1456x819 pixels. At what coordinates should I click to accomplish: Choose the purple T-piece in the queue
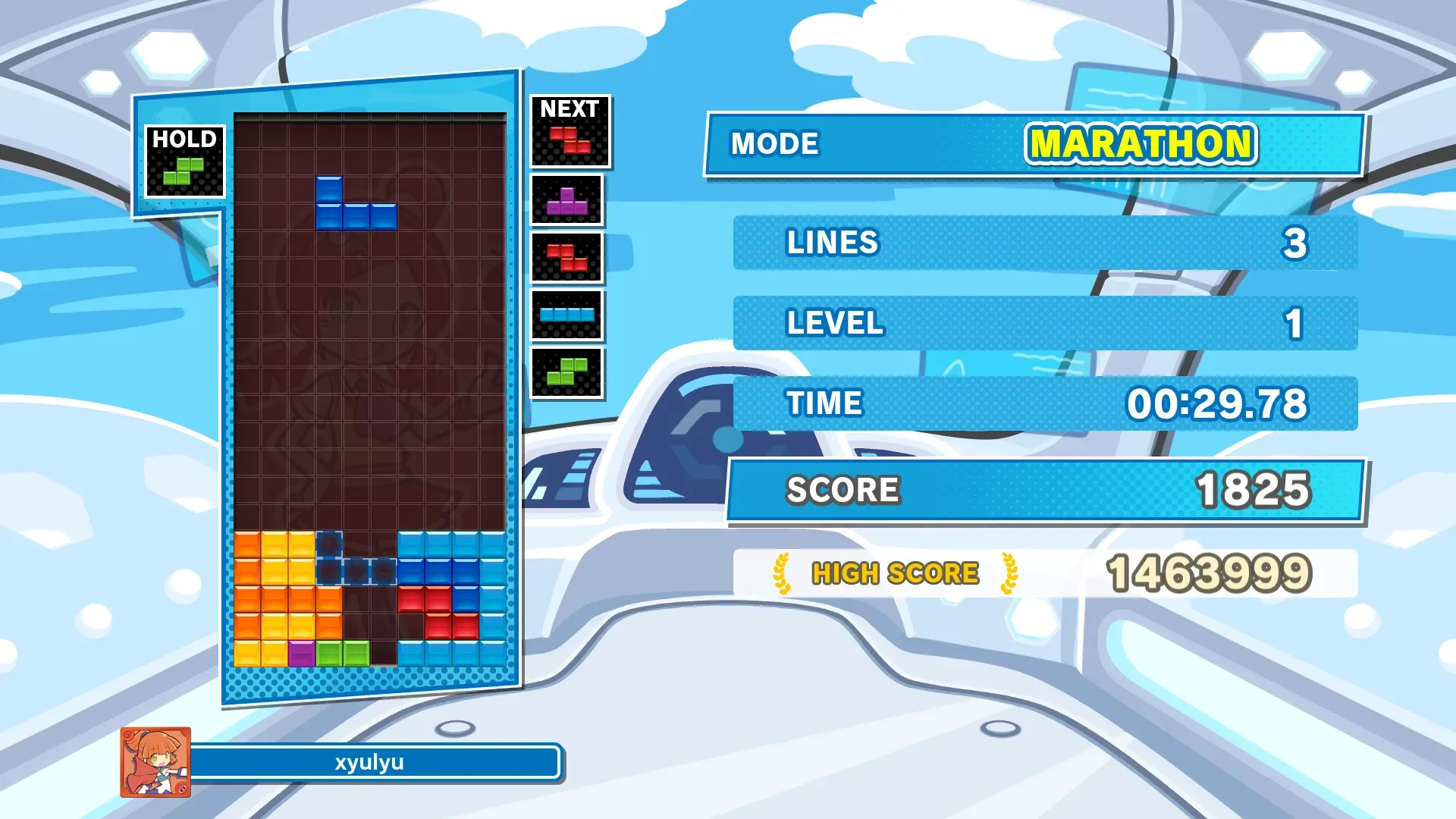coord(567,201)
